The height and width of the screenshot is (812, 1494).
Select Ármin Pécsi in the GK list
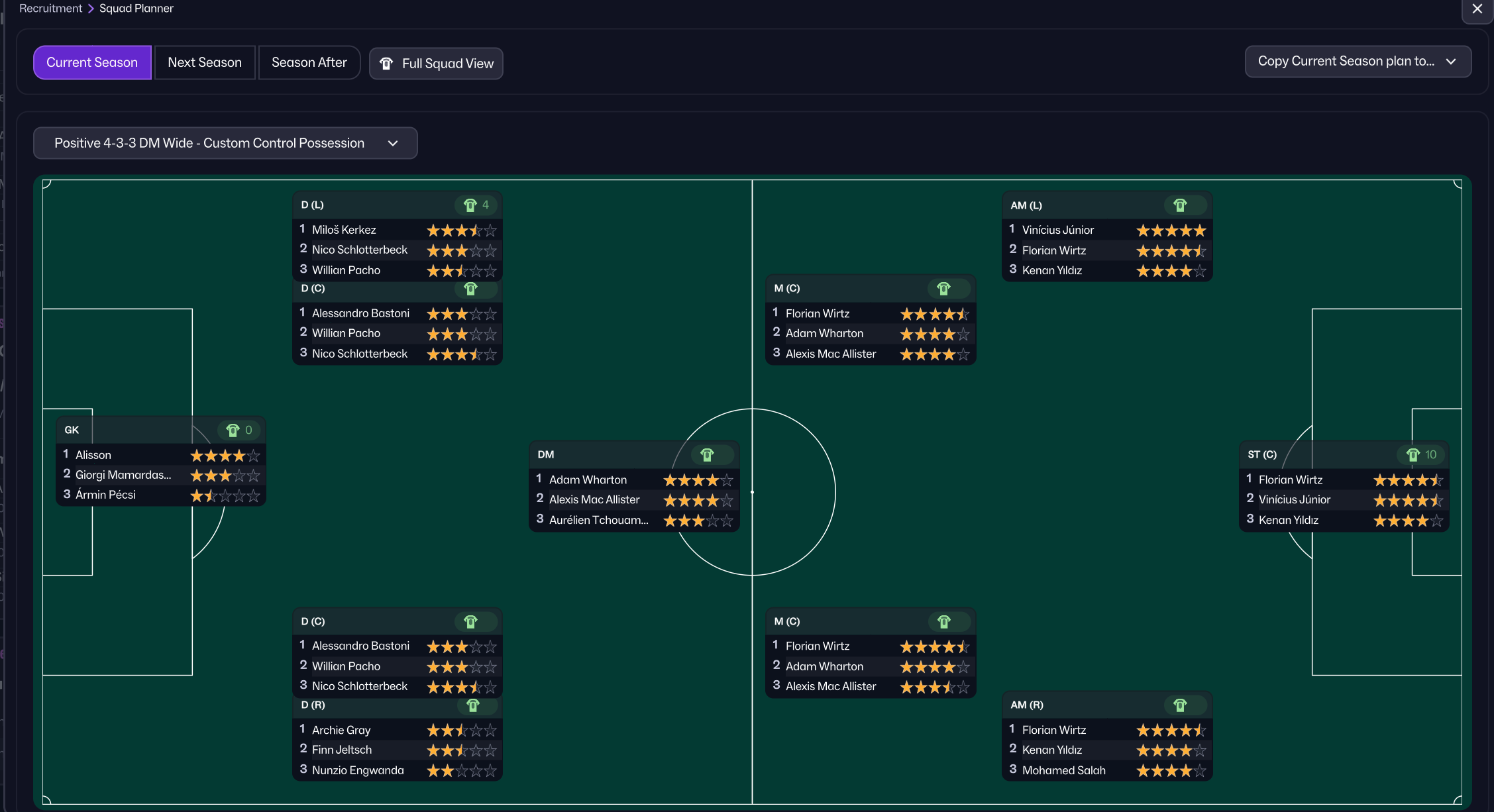tap(105, 495)
